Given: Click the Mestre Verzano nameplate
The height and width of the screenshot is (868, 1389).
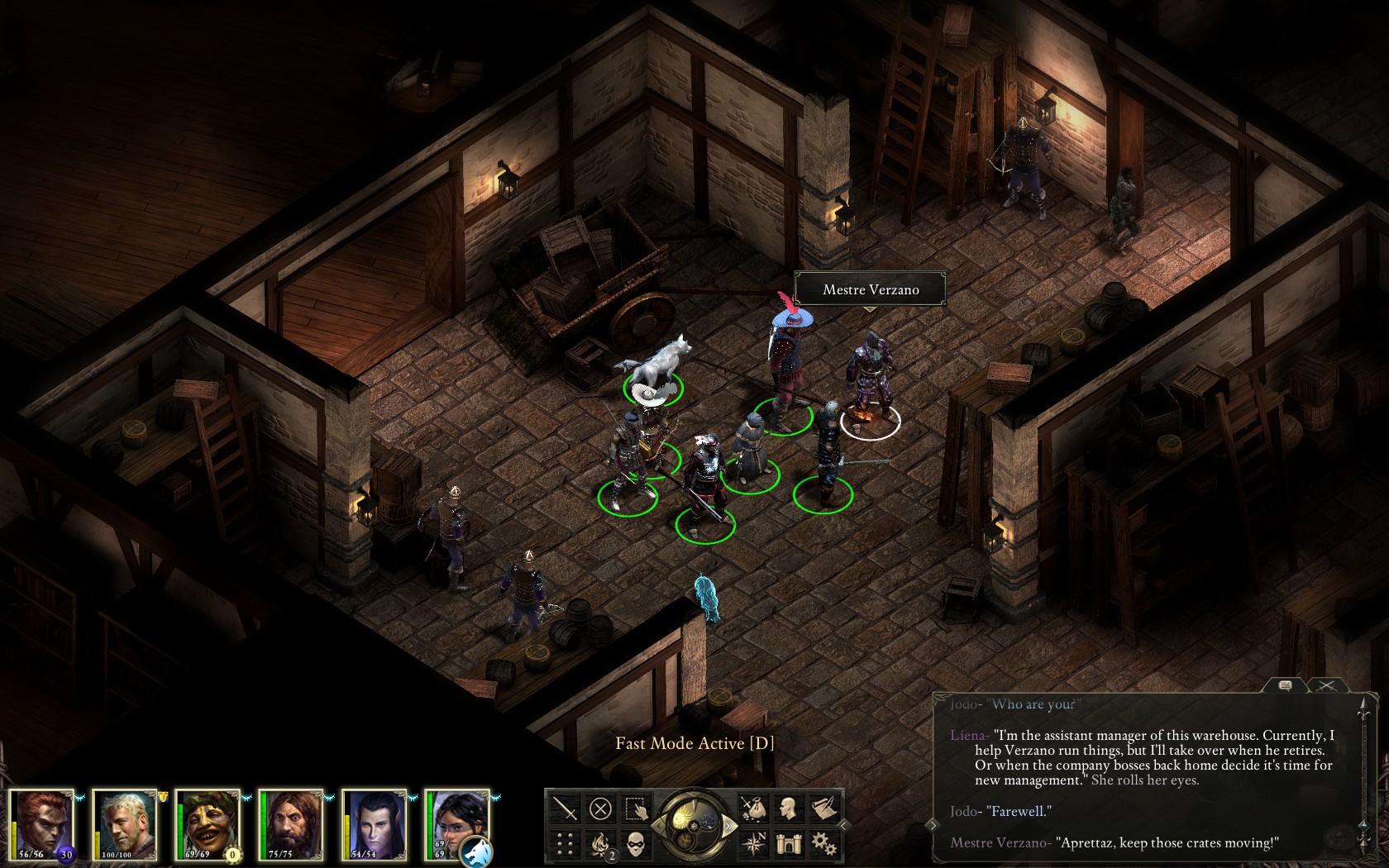Looking at the screenshot, I should (x=870, y=290).
